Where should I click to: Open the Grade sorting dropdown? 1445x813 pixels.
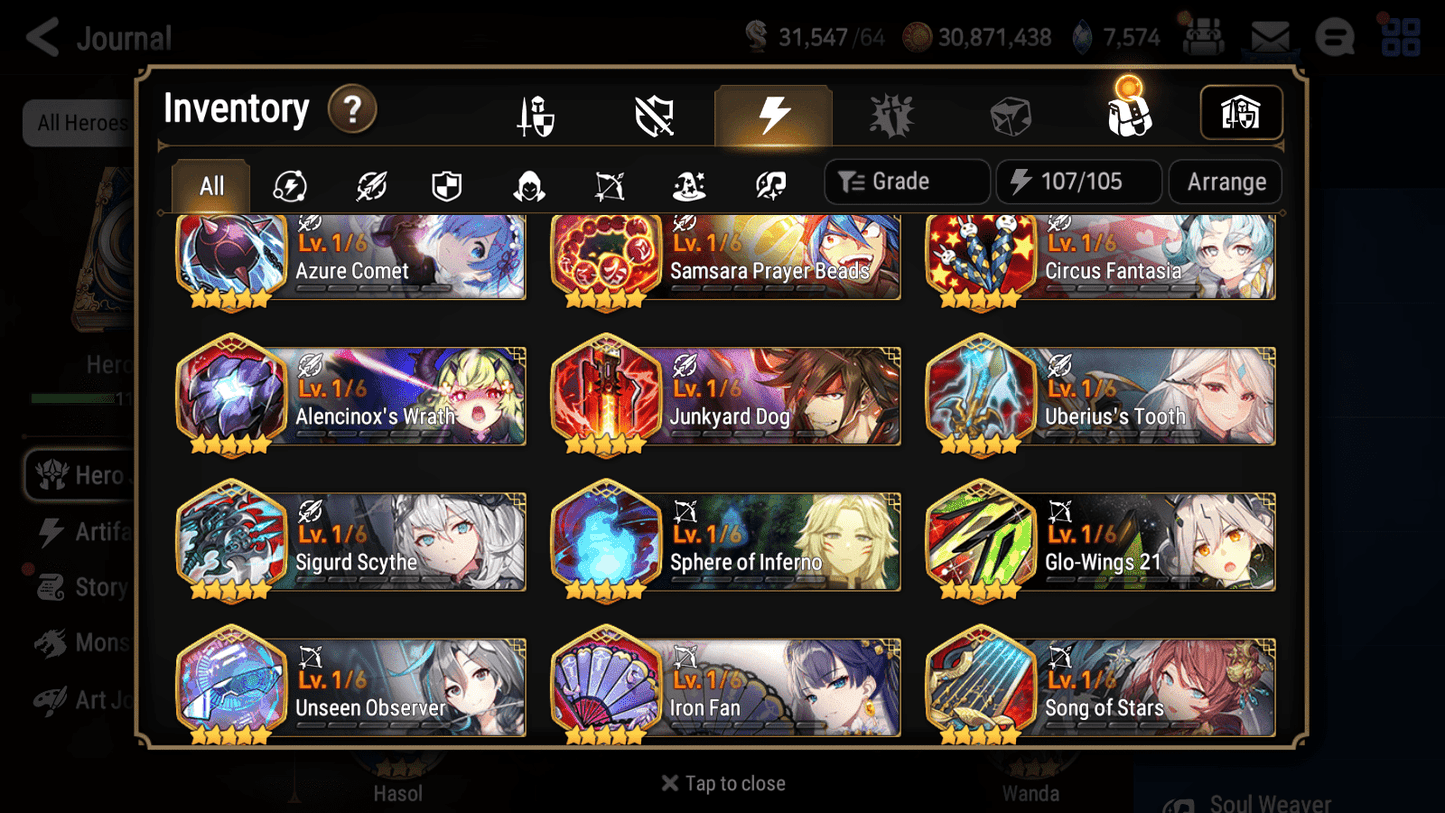(906, 181)
